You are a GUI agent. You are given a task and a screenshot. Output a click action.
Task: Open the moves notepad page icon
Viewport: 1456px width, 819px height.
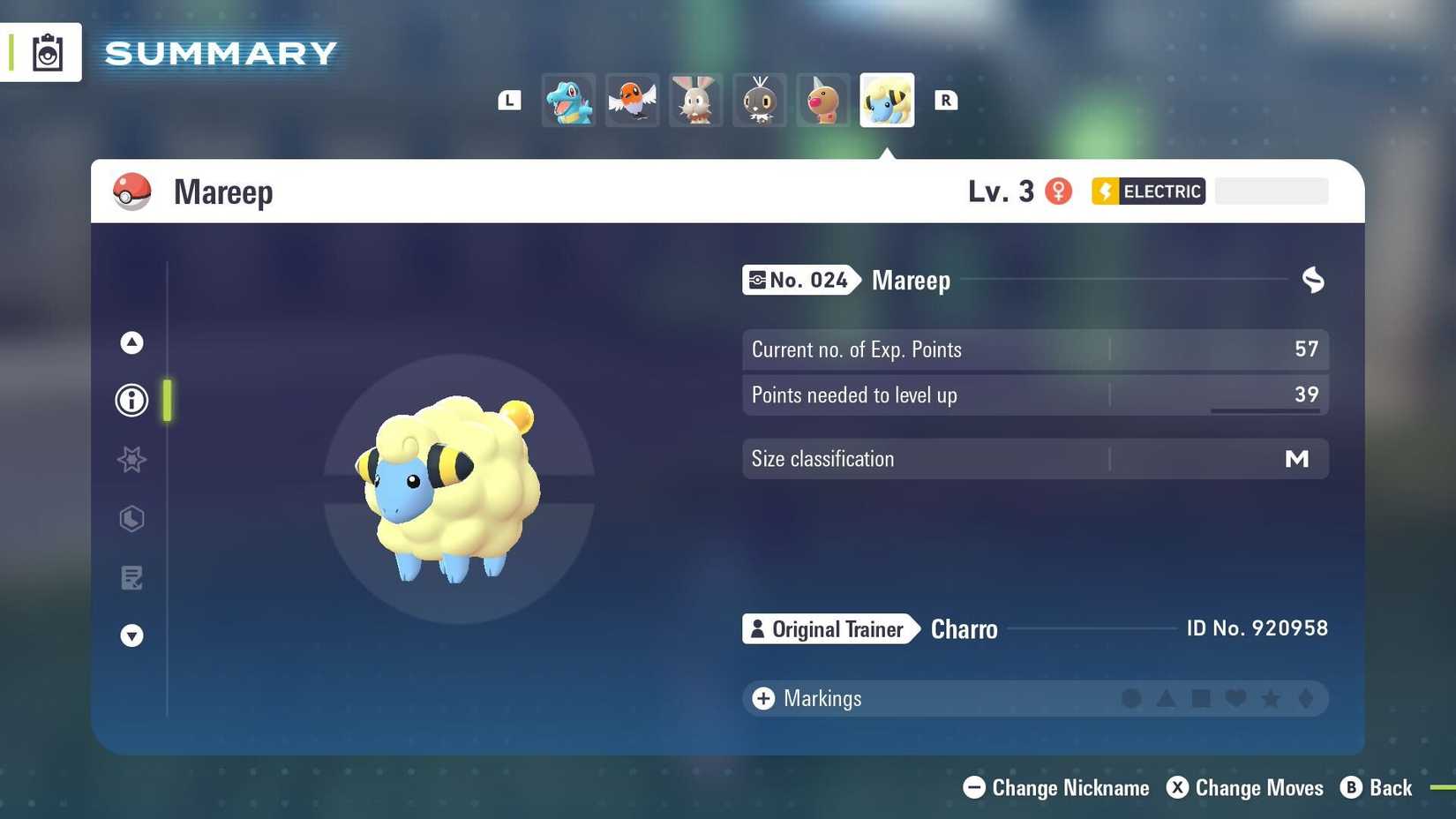pyautogui.click(x=131, y=578)
